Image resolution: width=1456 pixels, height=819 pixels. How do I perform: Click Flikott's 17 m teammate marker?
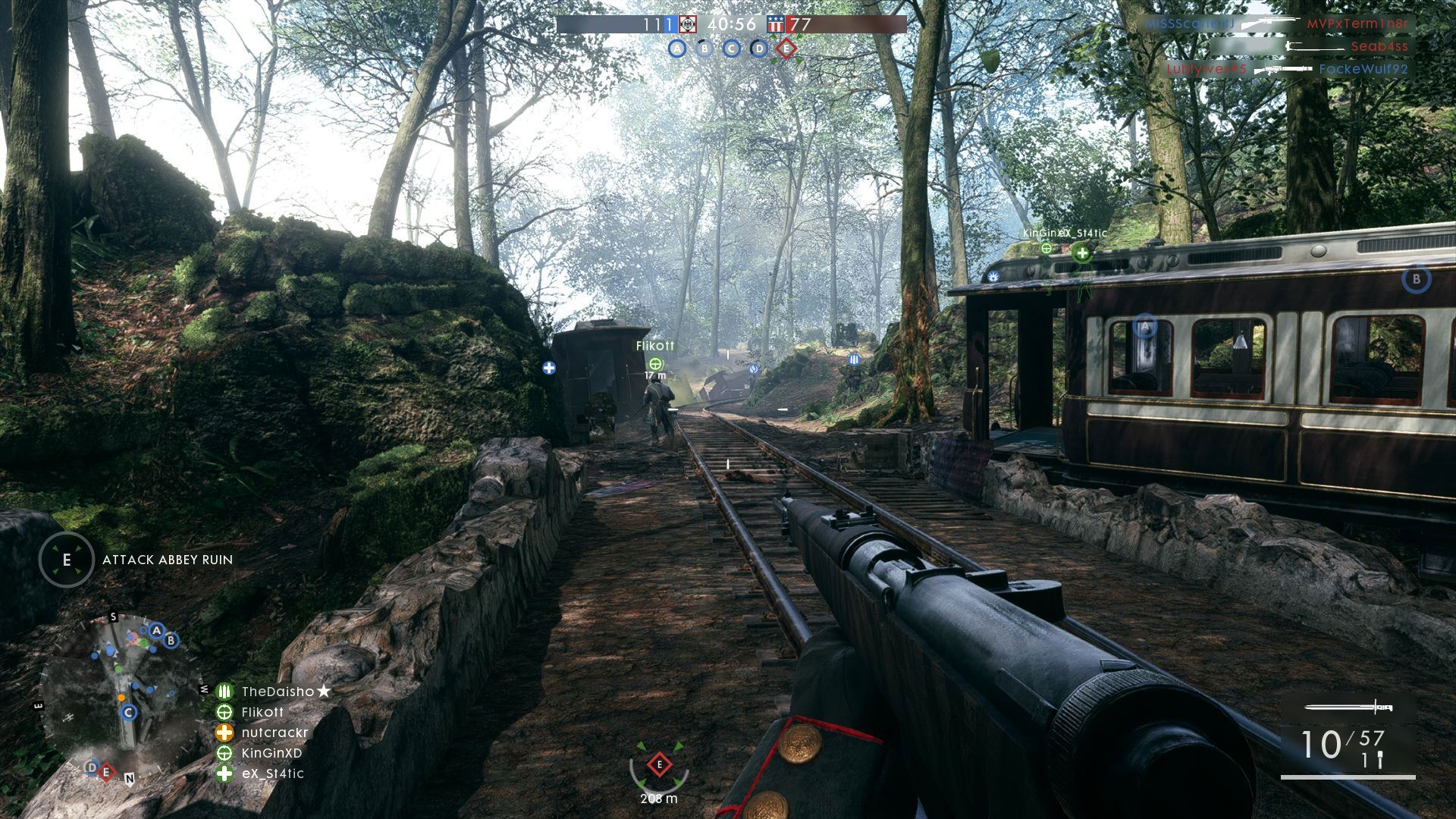(656, 364)
